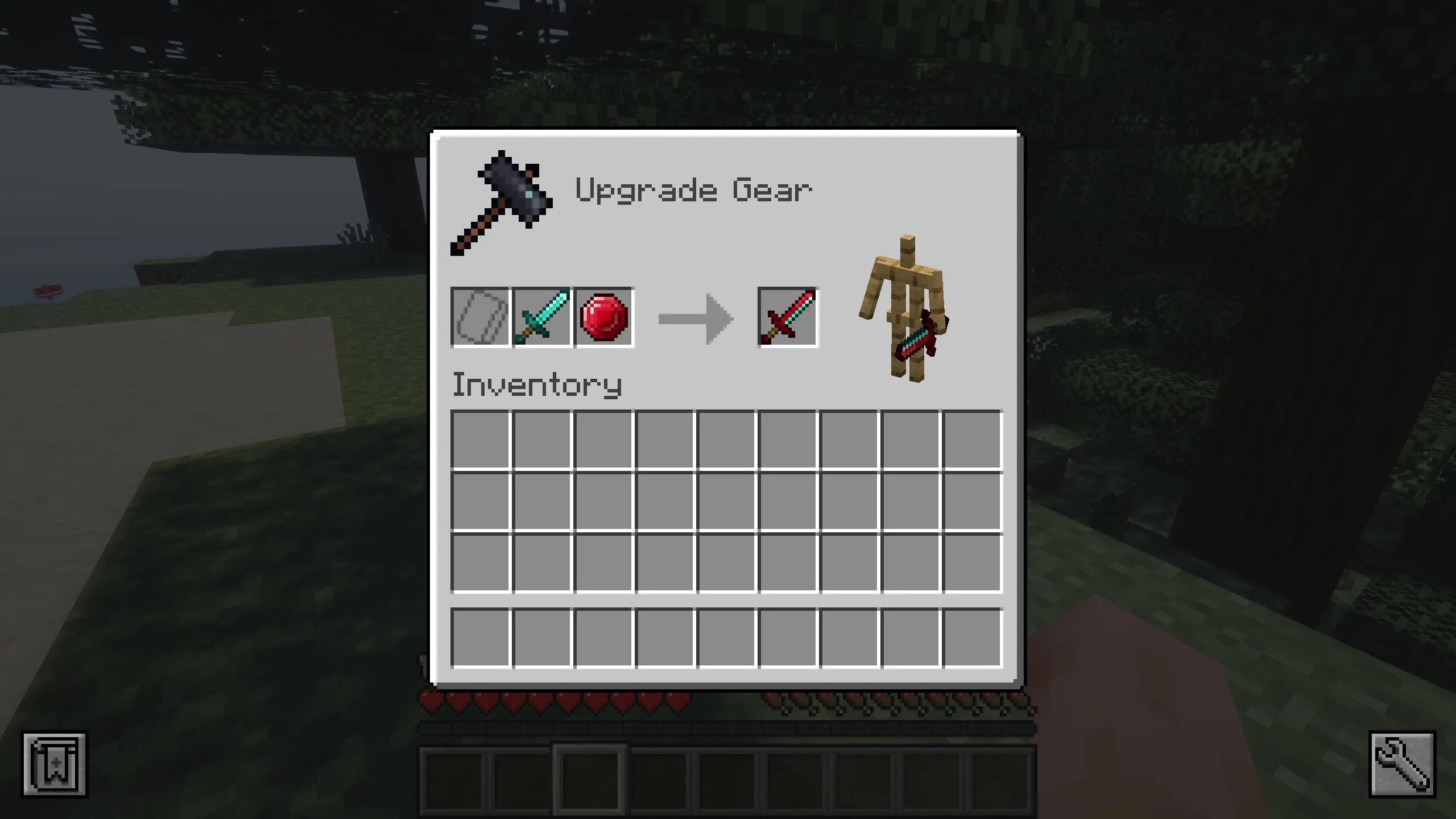Click the empty smithing template slot
Screen dimensions: 1456x819
point(479,318)
